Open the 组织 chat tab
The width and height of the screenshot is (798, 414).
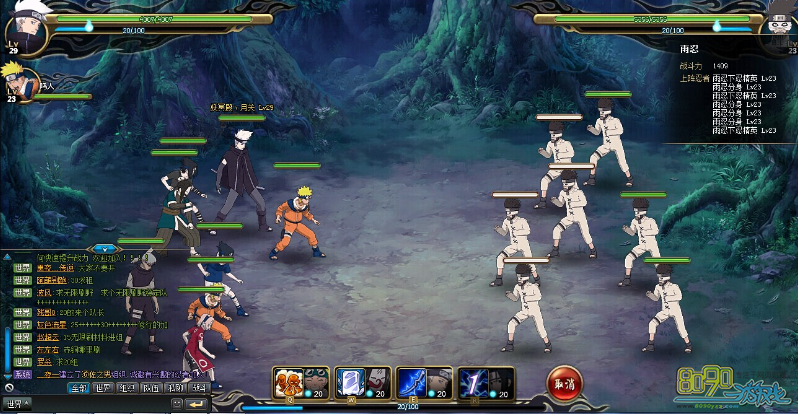[128, 388]
